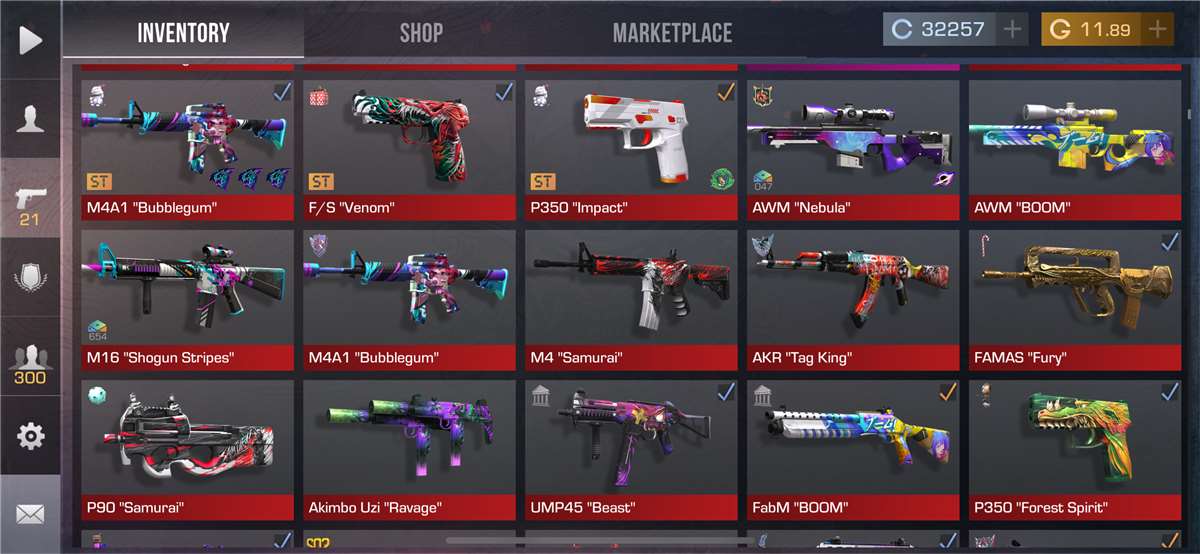Image resolution: width=1200 pixels, height=554 pixels.
Task: Check the mail envelope inbox
Action: (30, 515)
